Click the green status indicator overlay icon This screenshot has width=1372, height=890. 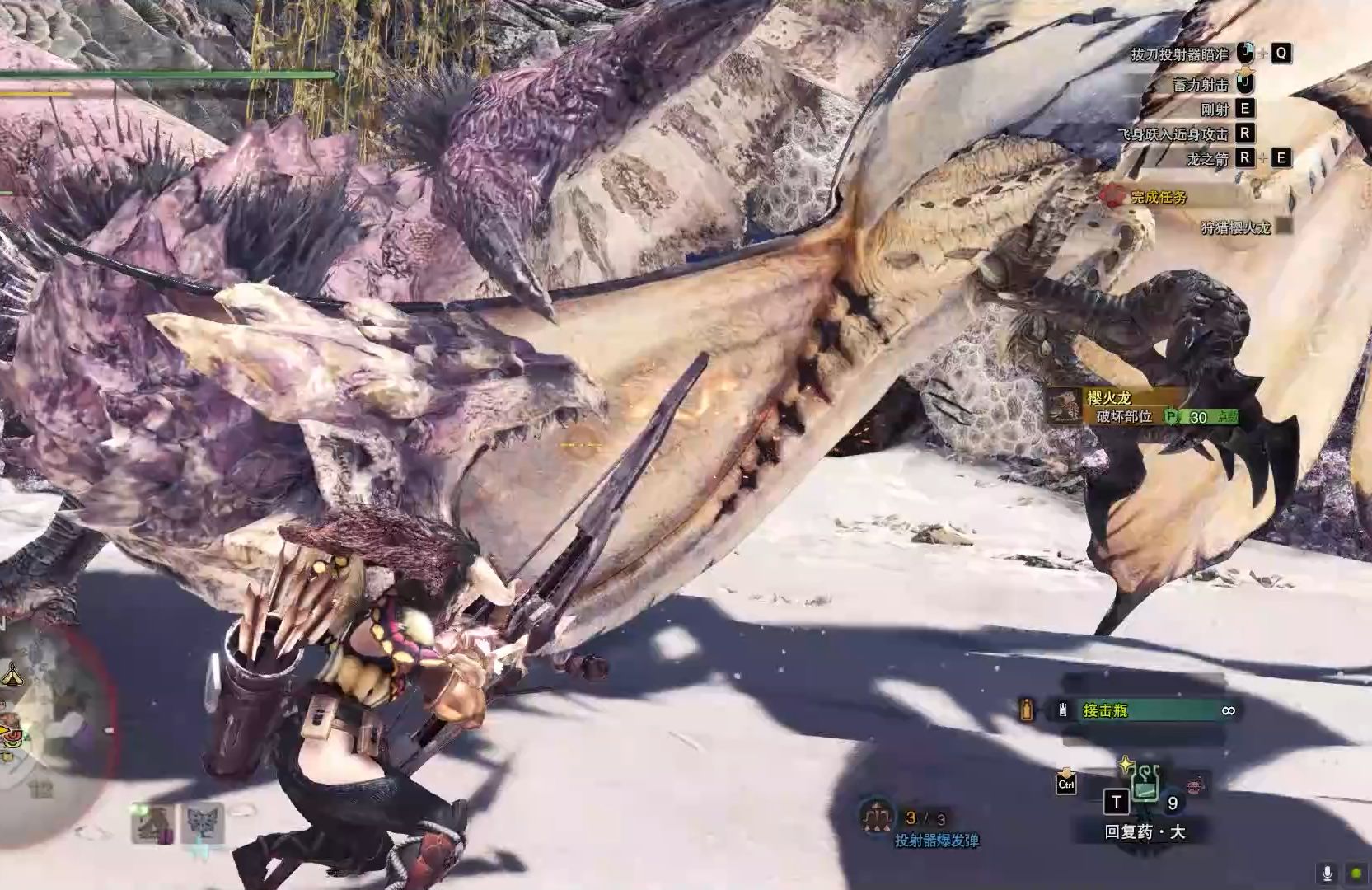point(1356,874)
